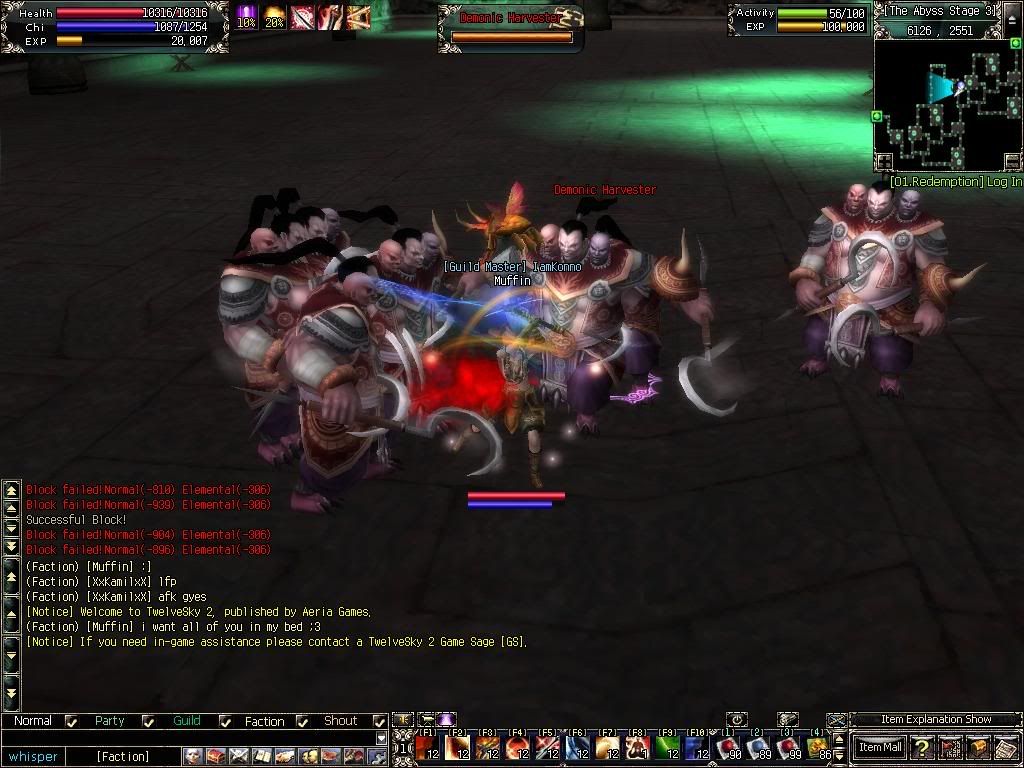Click the whisper button

pyautogui.click(x=34, y=756)
